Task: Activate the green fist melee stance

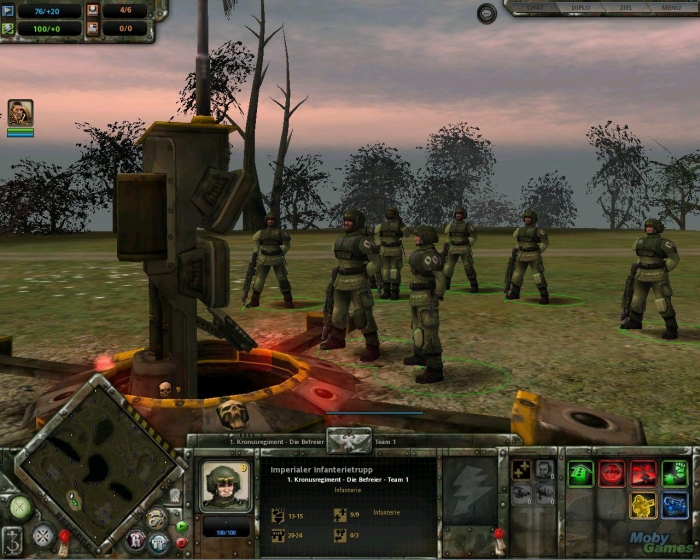Action: click(675, 473)
